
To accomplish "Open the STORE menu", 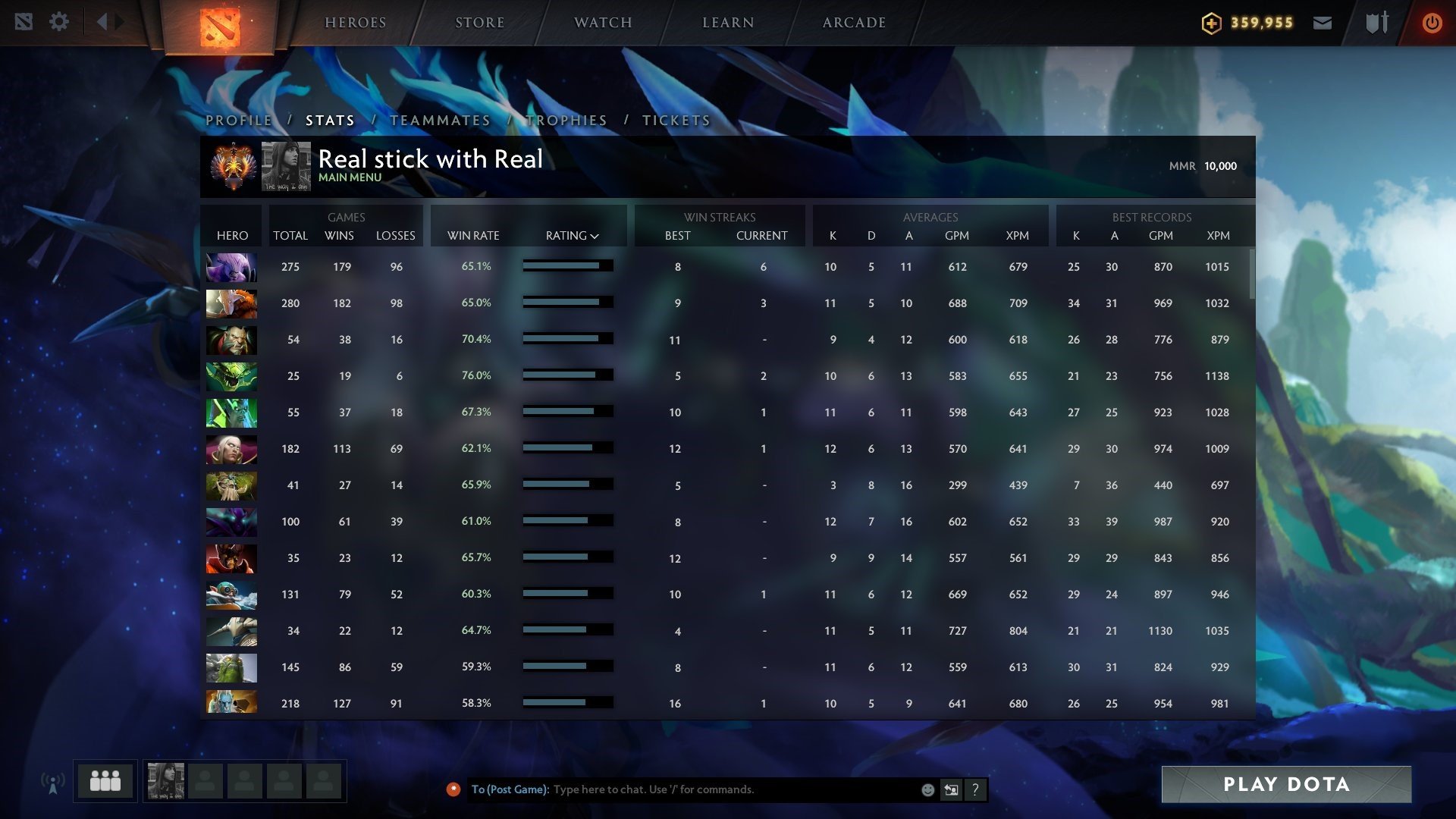I will pyautogui.click(x=479, y=22).
